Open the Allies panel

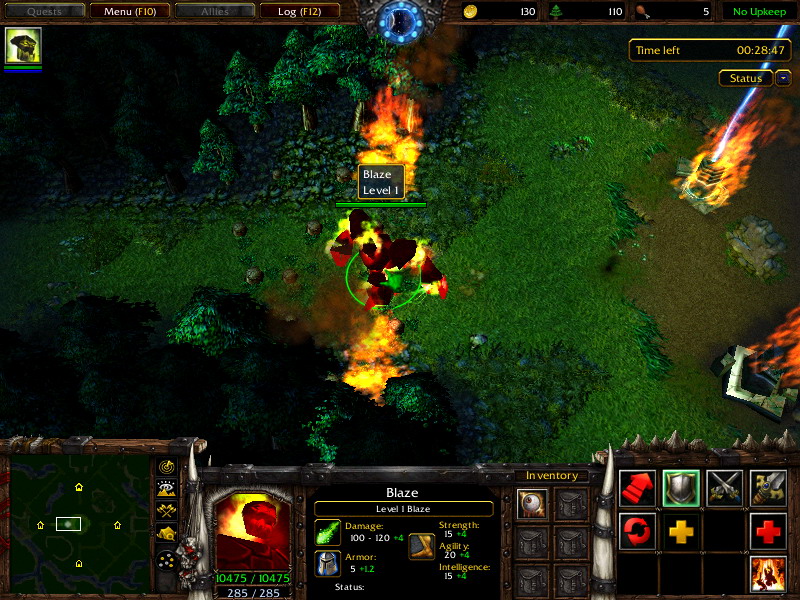click(x=214, y=12)
